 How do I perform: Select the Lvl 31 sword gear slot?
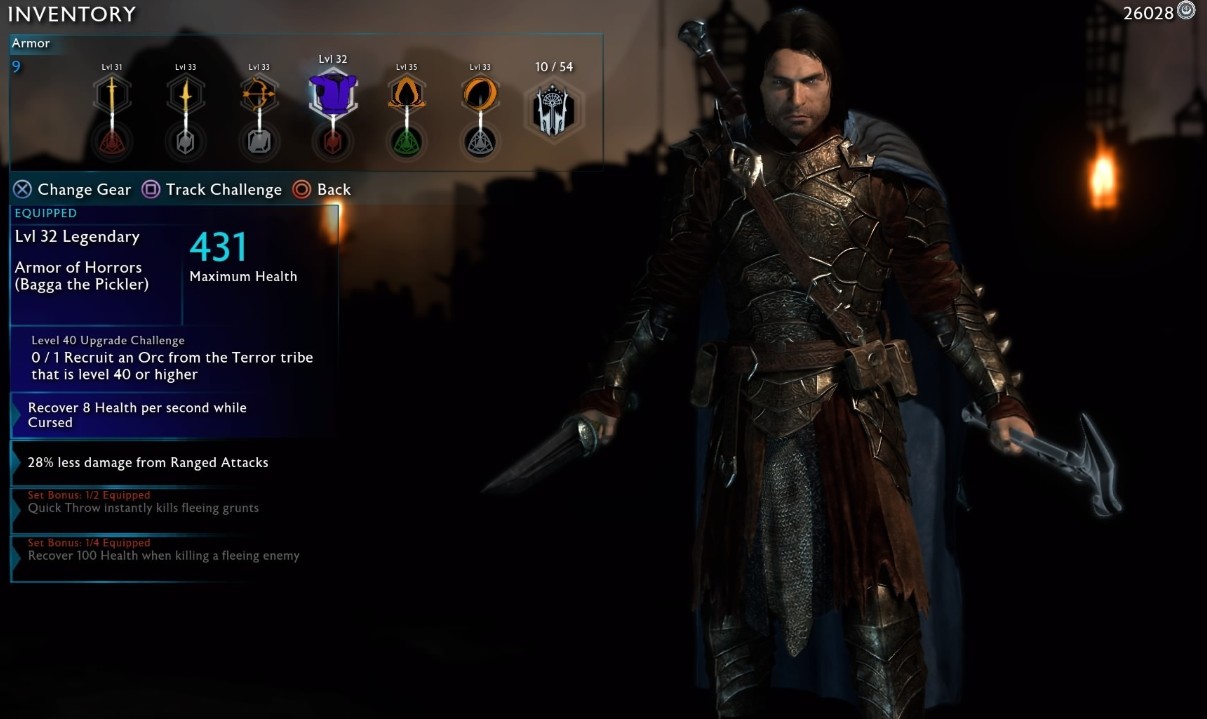[x=112, y=96]
